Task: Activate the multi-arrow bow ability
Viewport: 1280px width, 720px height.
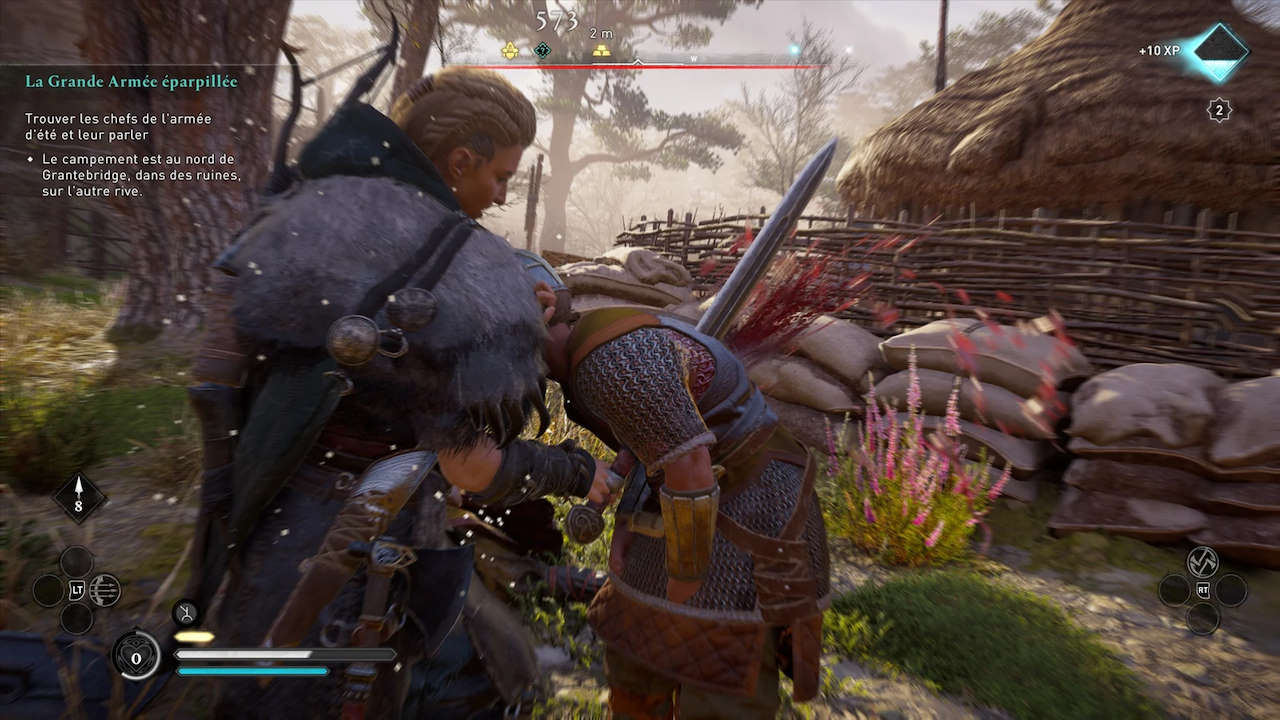Action: click(x=105, y=590)
